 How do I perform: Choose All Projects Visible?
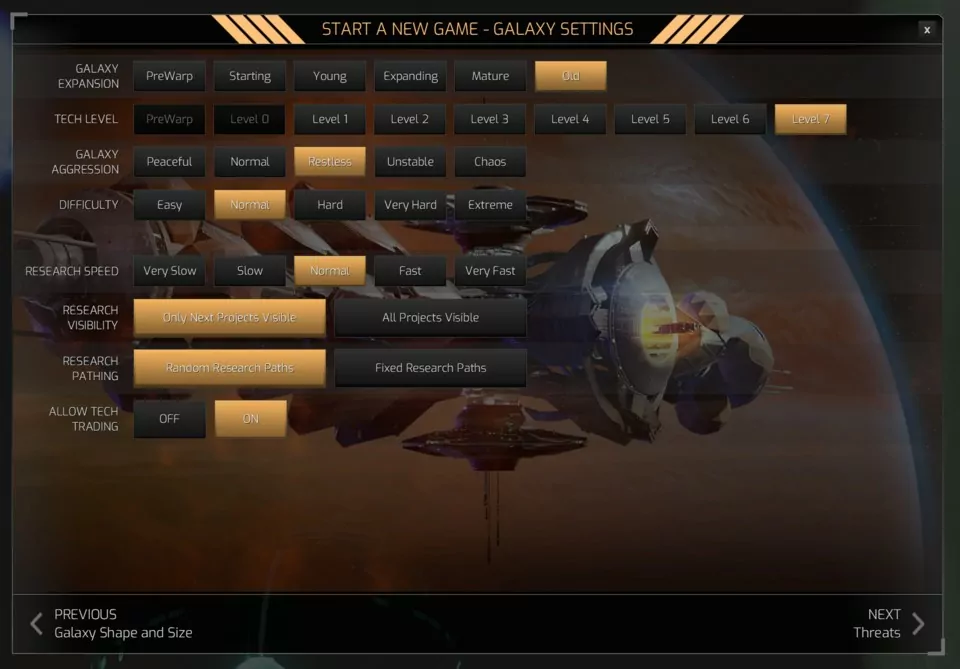430,318
